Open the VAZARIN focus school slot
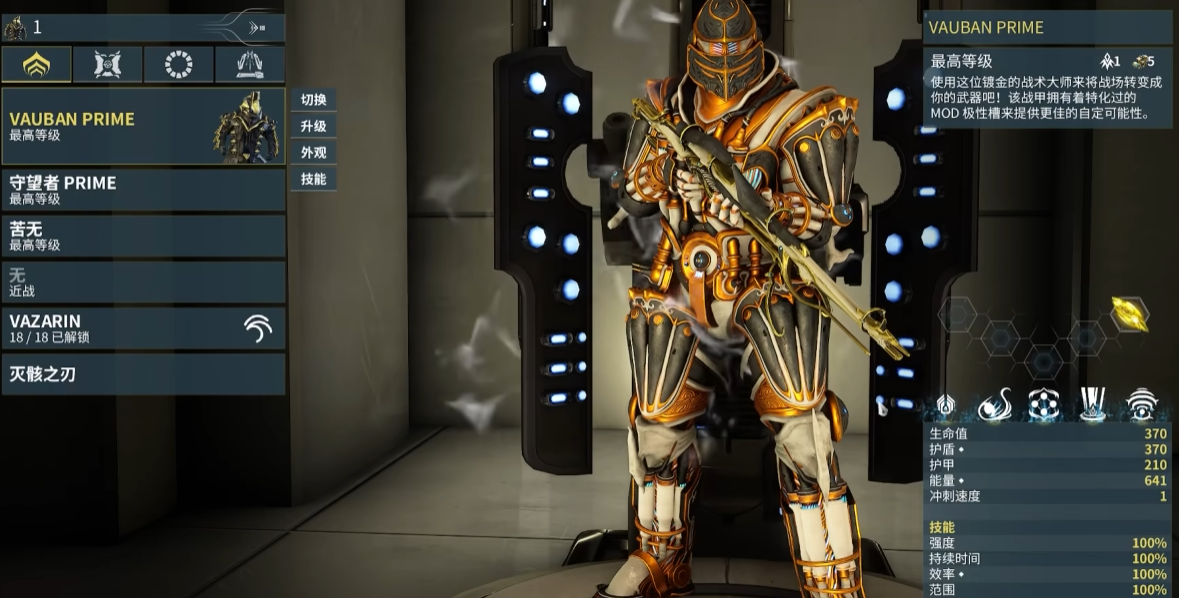This screenshot has height=598, width=1179. tap(143, 328)
